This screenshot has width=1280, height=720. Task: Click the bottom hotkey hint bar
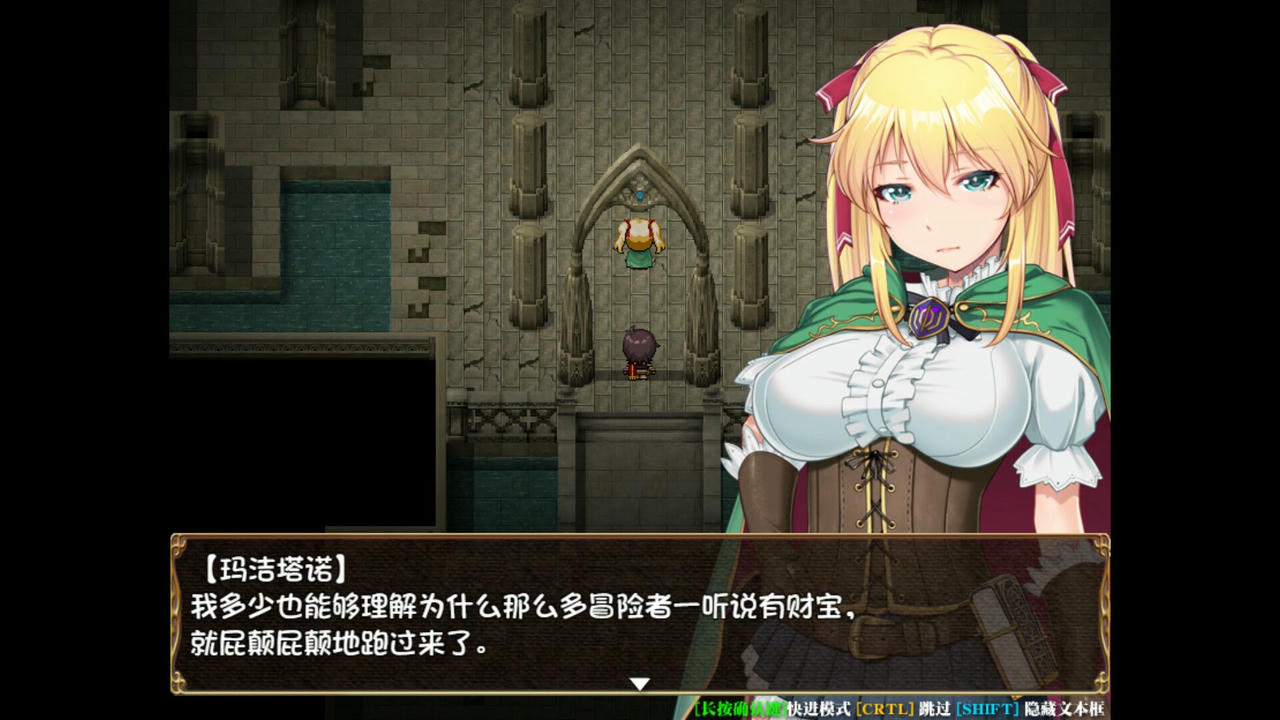coord(900,708)
